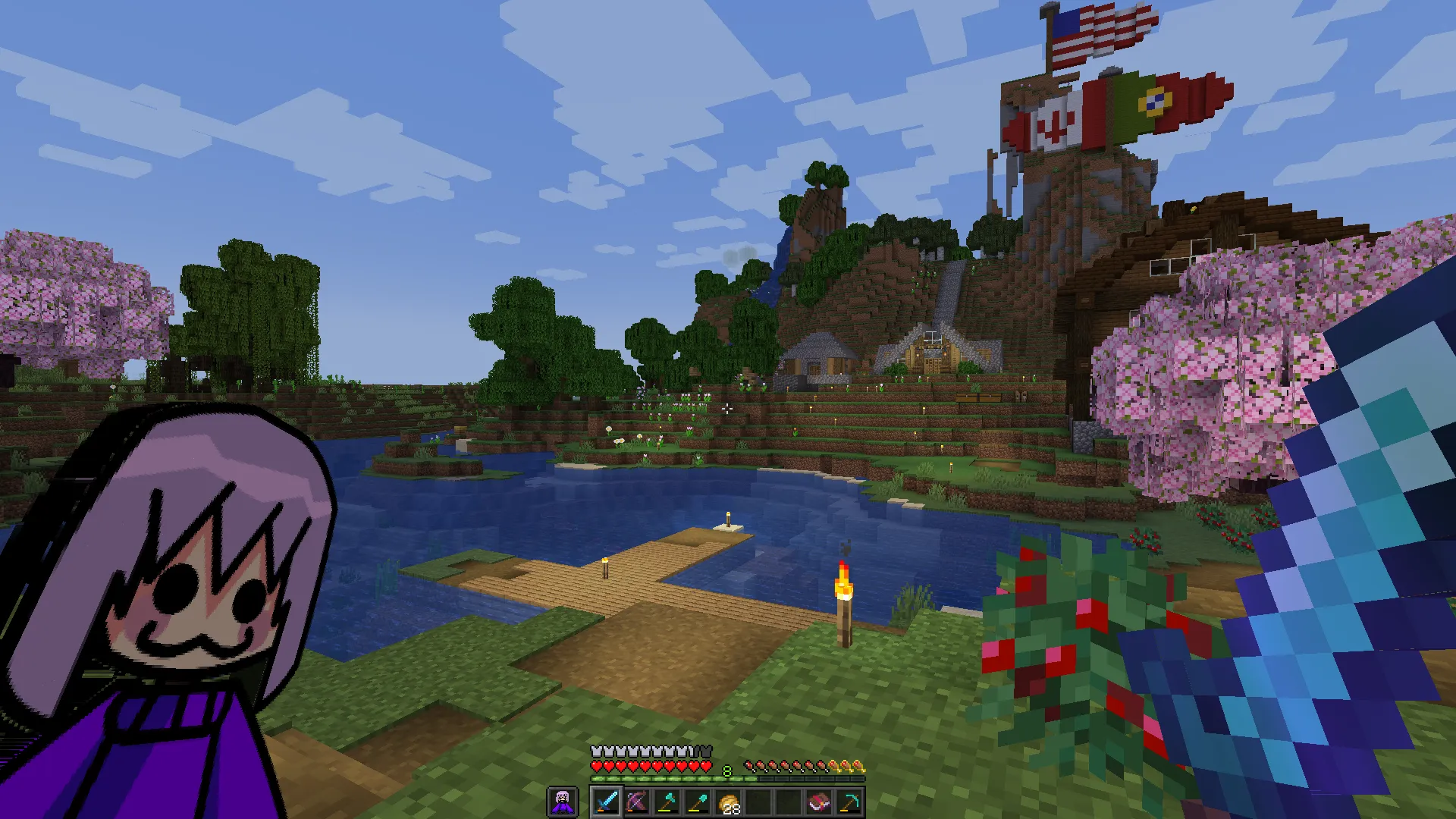Click the player avatar beside the hotbar
Image resolution: width=1456 pixels, height=819 pixels.
click(x=563, y=802)
